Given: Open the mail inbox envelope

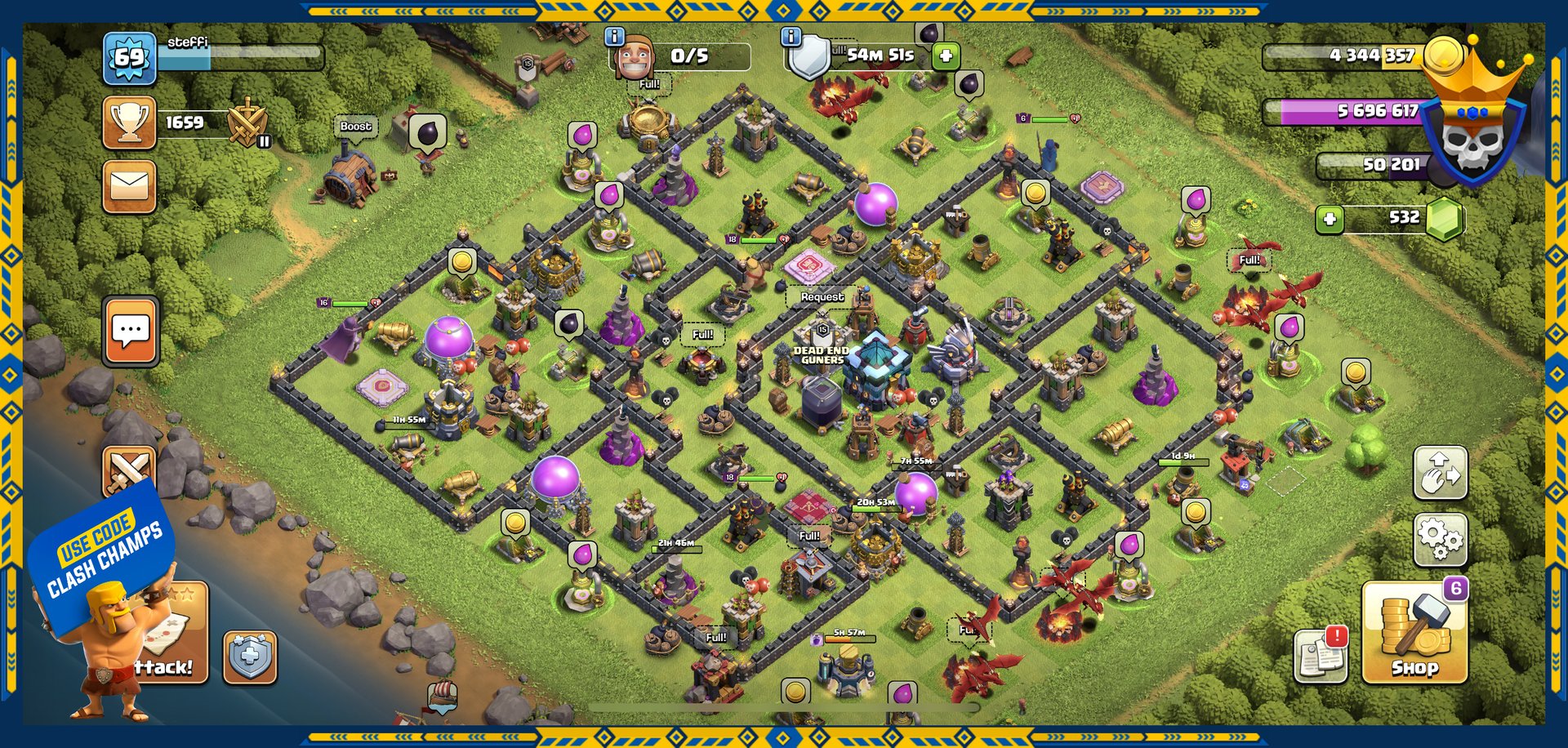Looking at the screenshot, I should point(130,186).
